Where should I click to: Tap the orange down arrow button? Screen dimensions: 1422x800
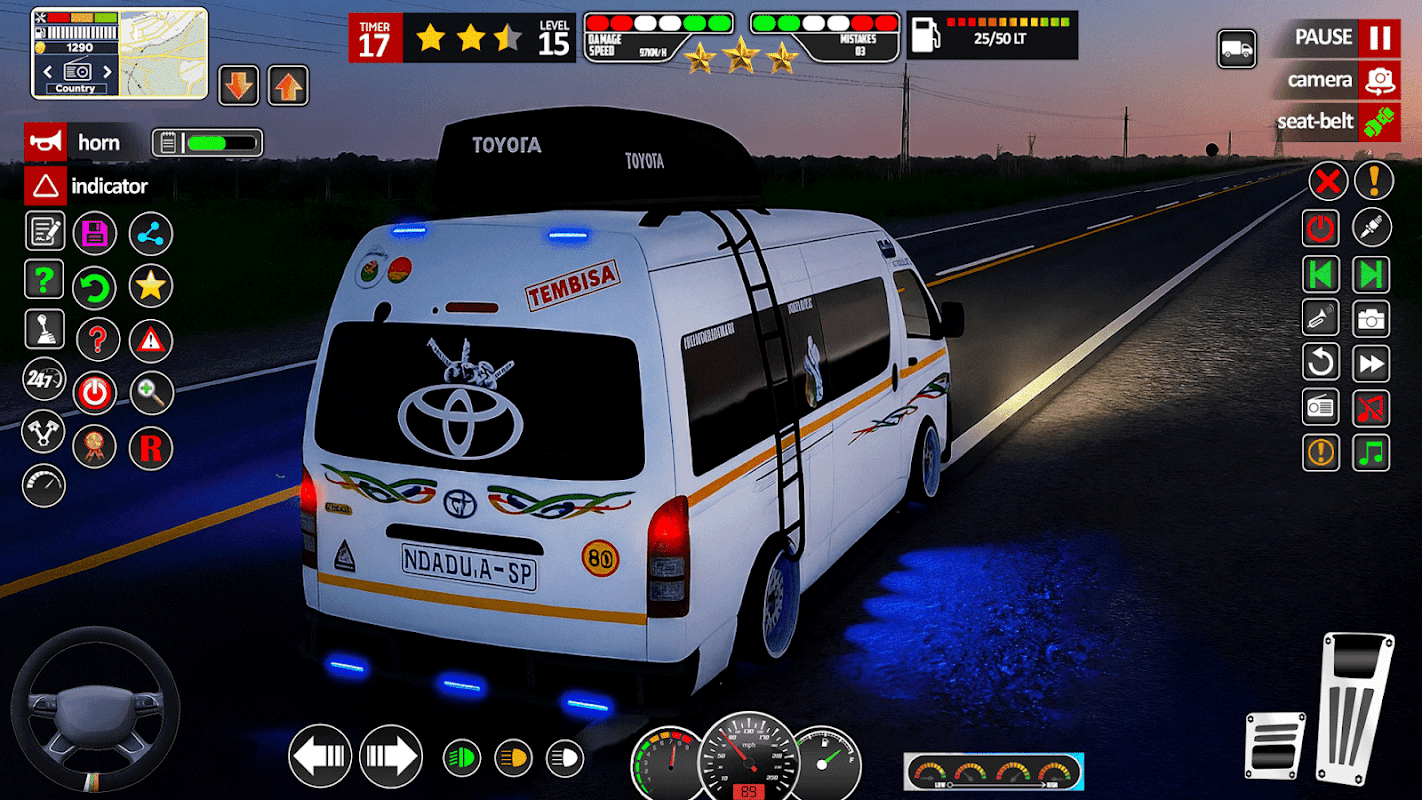tap(238, 86)
